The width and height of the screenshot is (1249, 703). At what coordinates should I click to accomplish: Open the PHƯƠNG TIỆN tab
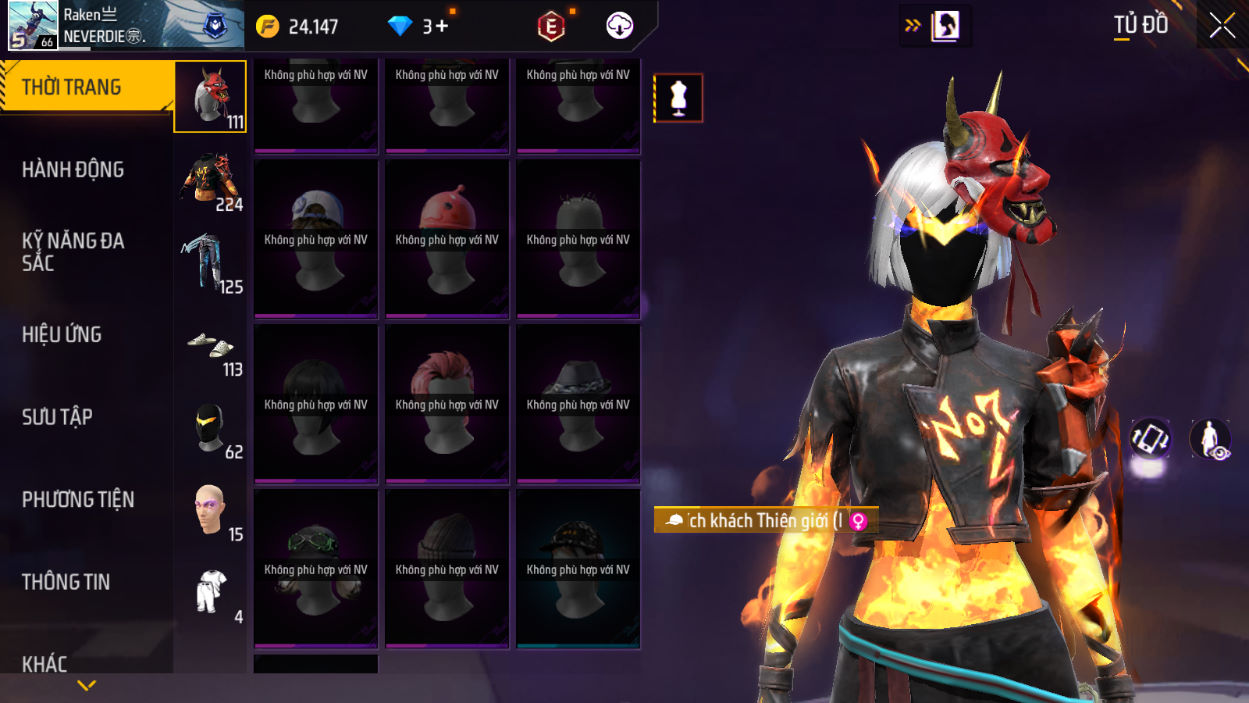[78, 499]
